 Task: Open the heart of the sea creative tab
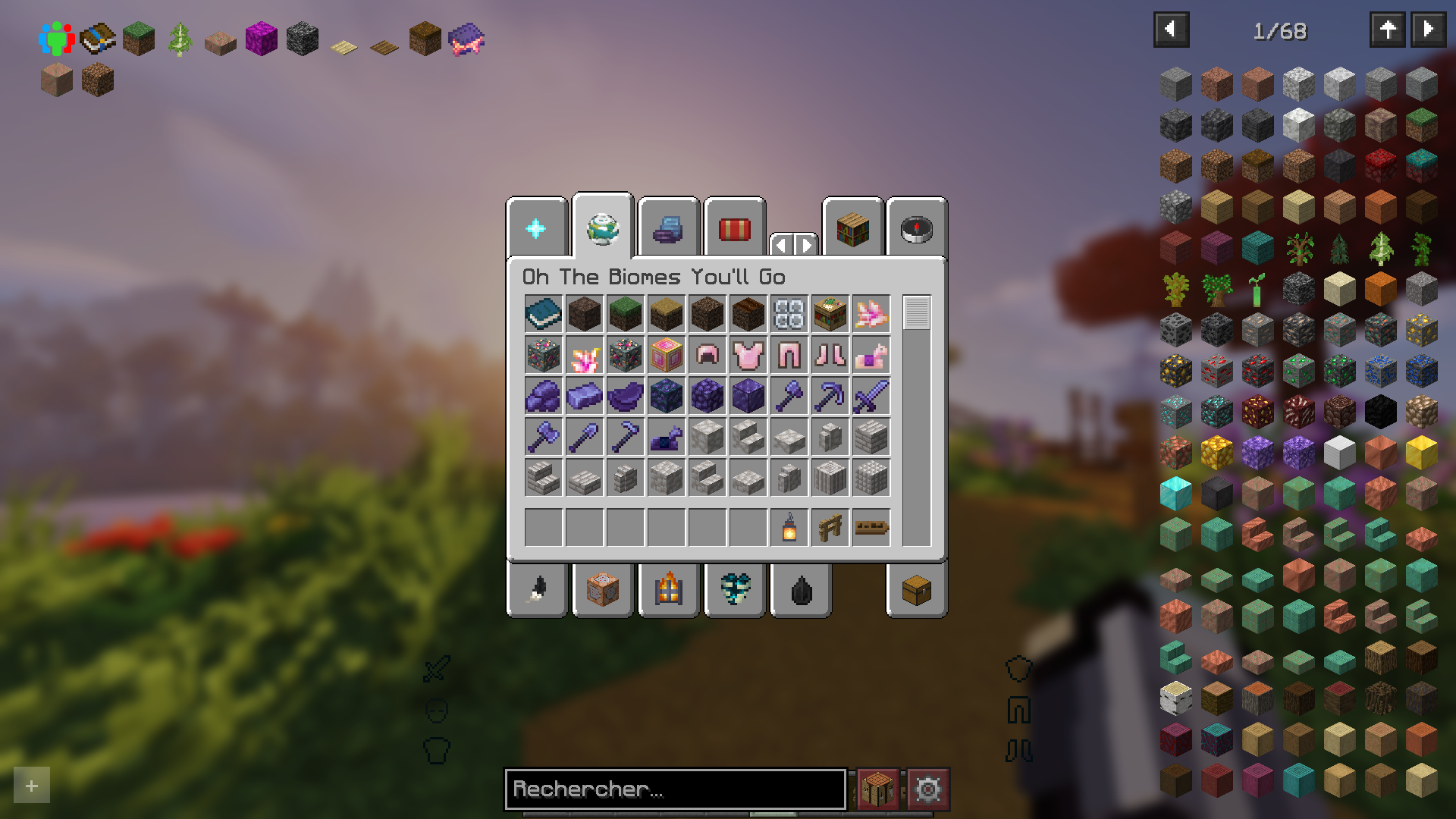(x=734, y=591)
